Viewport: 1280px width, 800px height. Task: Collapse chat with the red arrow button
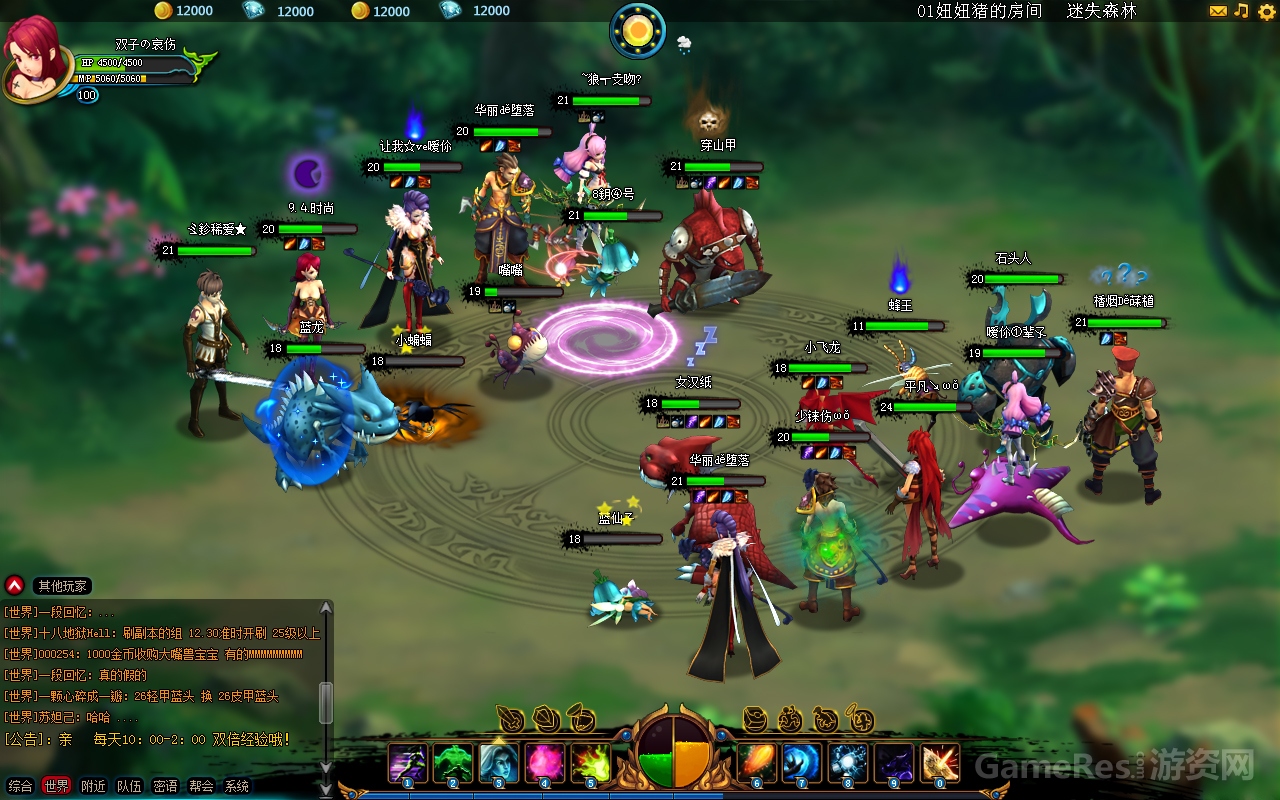tap(14, 585)
